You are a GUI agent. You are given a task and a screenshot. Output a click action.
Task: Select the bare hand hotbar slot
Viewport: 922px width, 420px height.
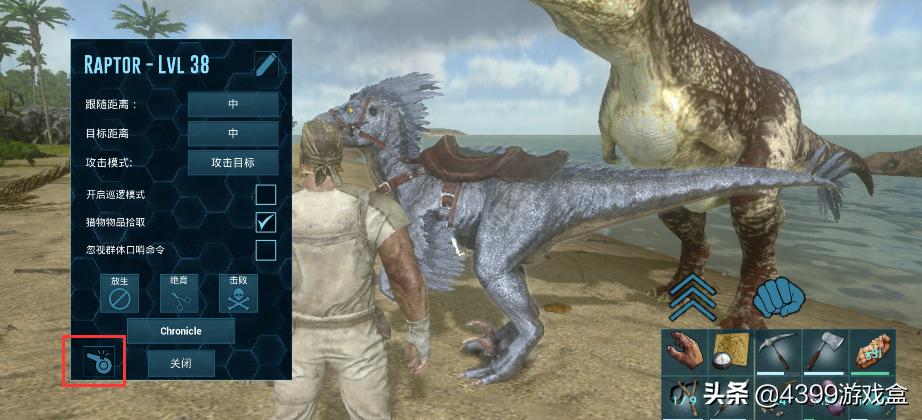click(685, 351)
